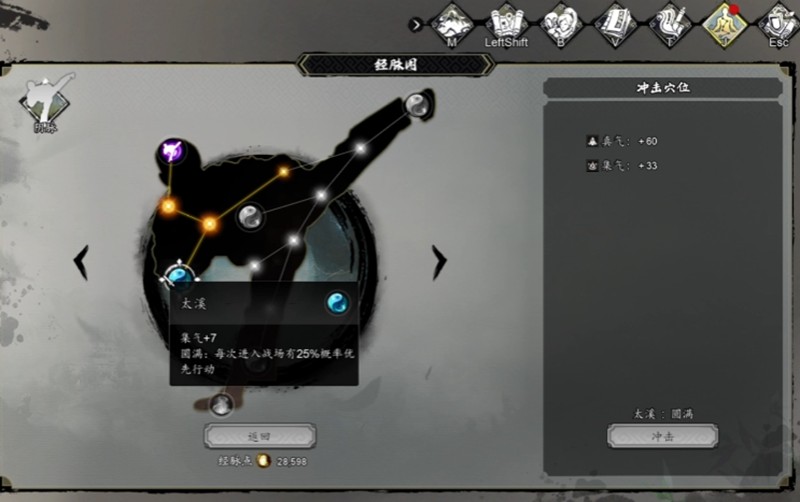Screen dimensions: 800x502
Task: Go to the next meridian chart
Action: click(x=438, y=262)
